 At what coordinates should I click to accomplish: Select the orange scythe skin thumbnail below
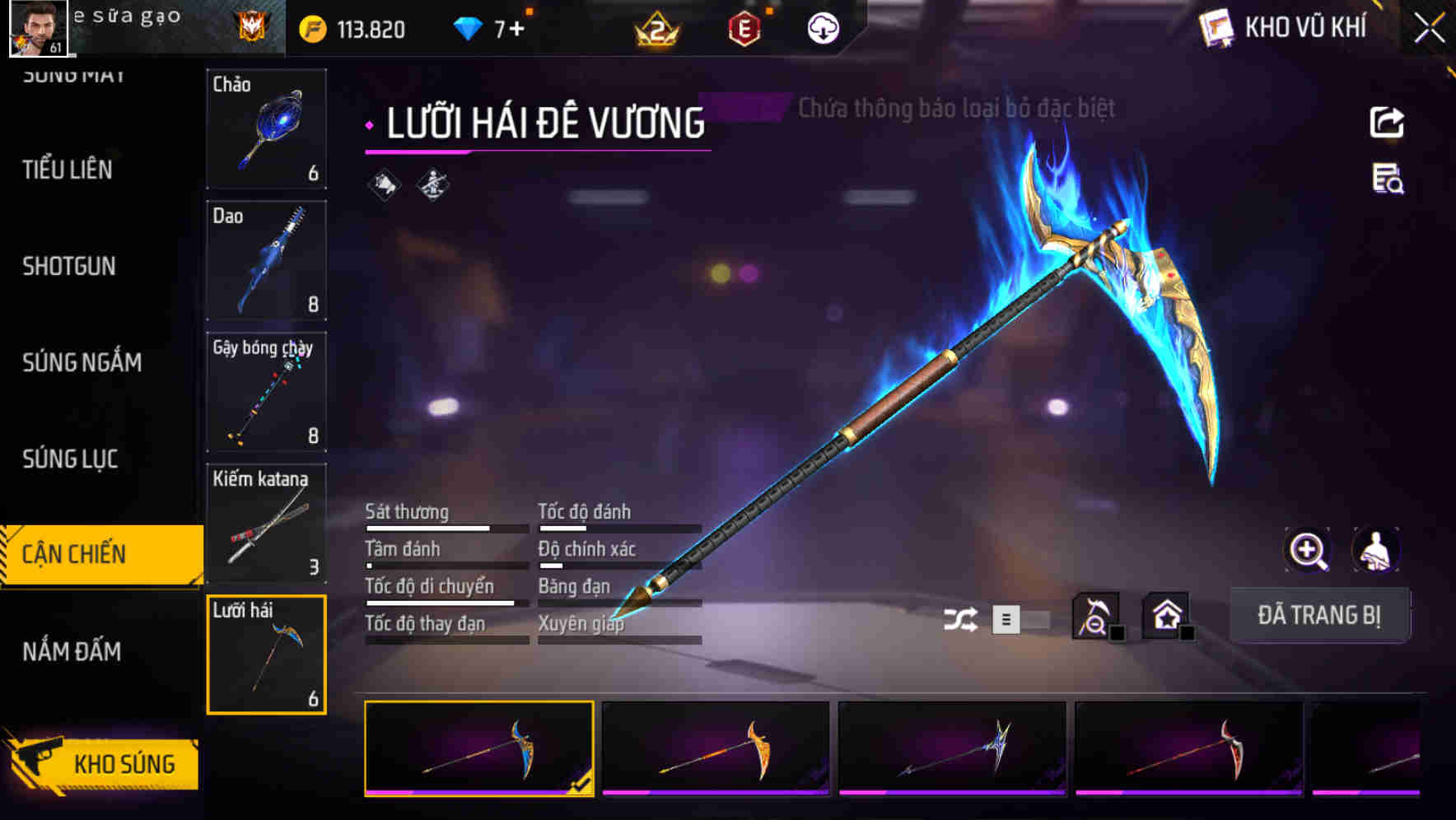(x=715, y=747)
